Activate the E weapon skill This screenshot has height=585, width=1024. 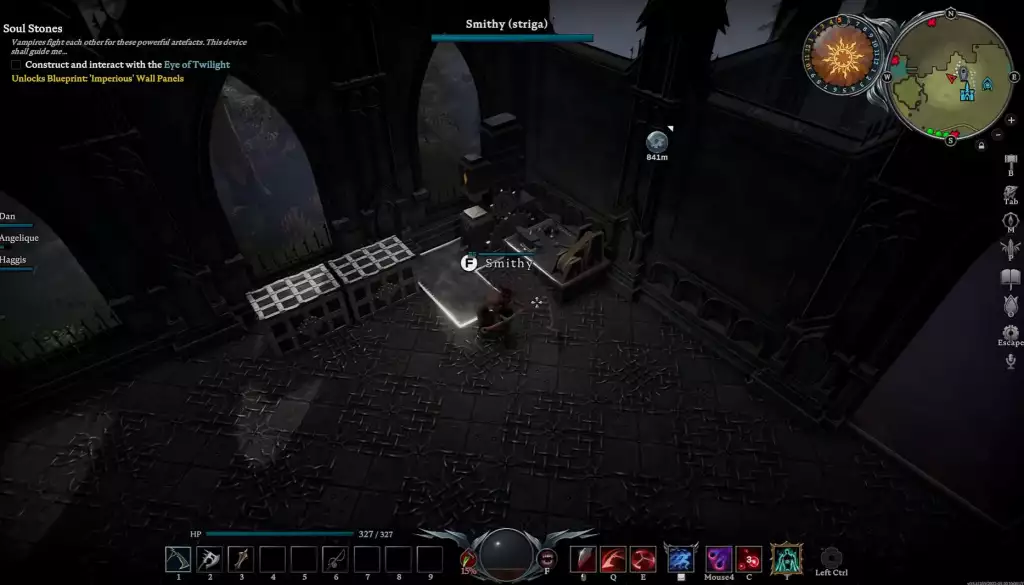643,559
